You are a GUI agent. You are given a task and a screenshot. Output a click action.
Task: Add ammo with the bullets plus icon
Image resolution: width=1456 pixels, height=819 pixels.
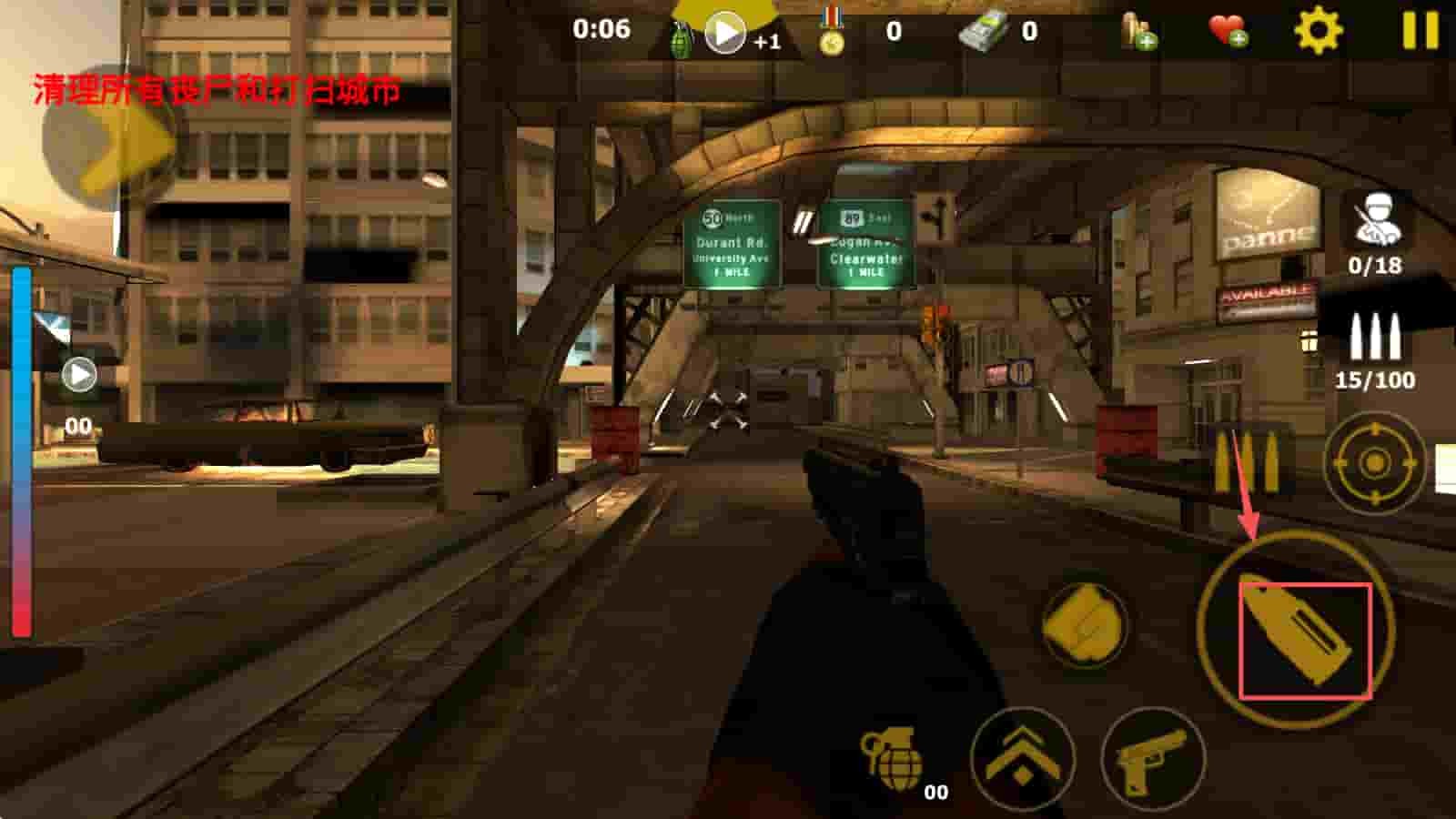tap(1137, 31)
